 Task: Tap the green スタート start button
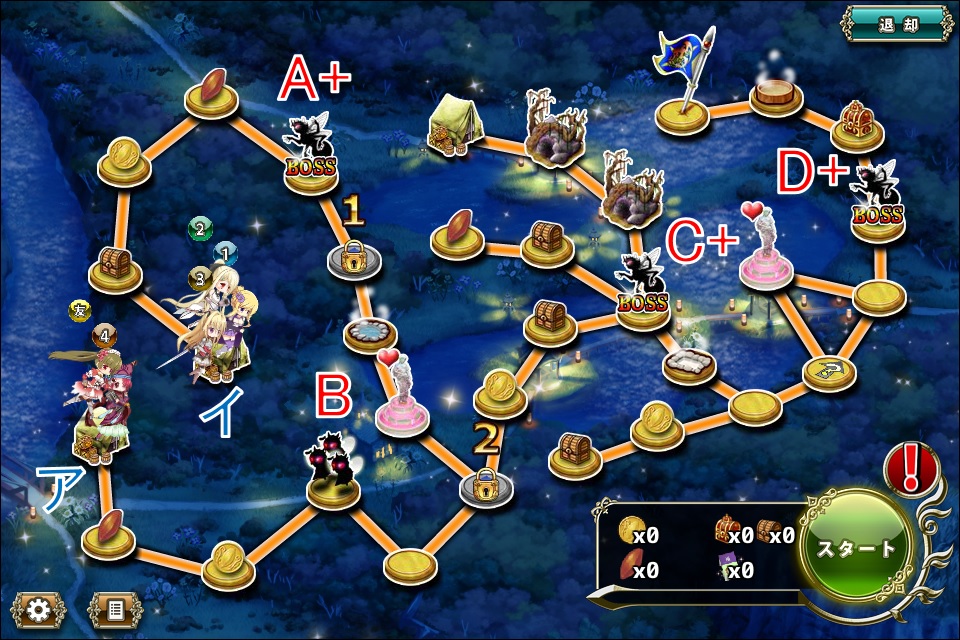[858, 550]
